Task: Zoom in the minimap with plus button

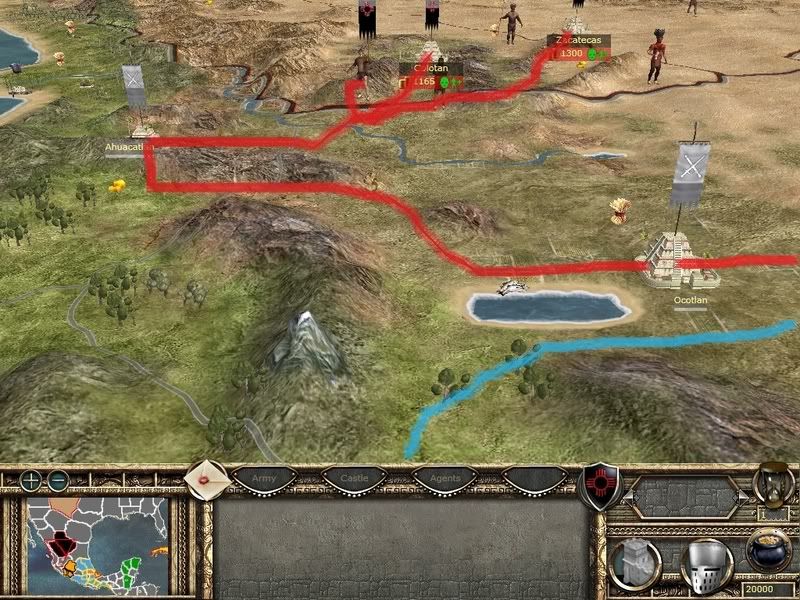Action: point(32,480)
